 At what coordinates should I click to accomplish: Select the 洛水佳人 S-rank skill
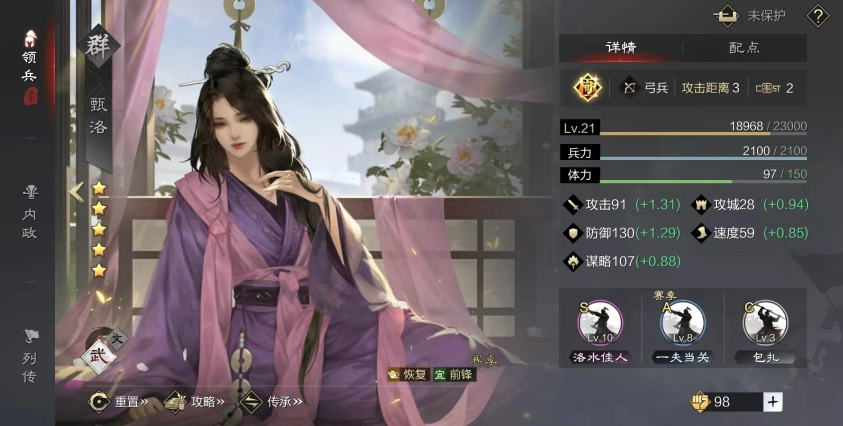[x=600, y=330]
